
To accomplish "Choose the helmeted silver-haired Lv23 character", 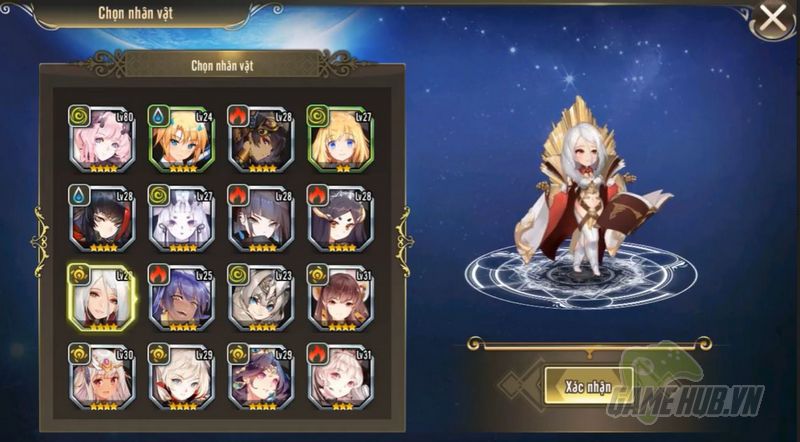I will tap(259, 296).
